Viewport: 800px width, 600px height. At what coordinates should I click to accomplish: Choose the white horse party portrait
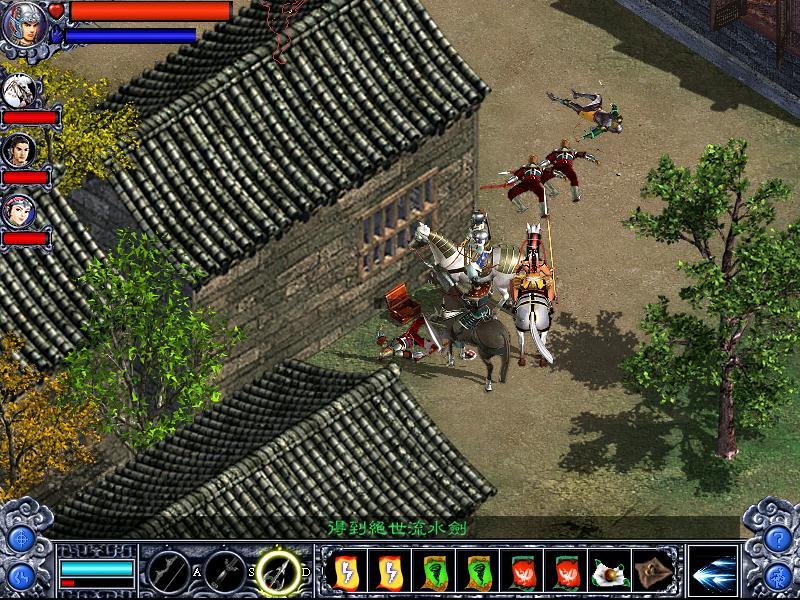20,91
